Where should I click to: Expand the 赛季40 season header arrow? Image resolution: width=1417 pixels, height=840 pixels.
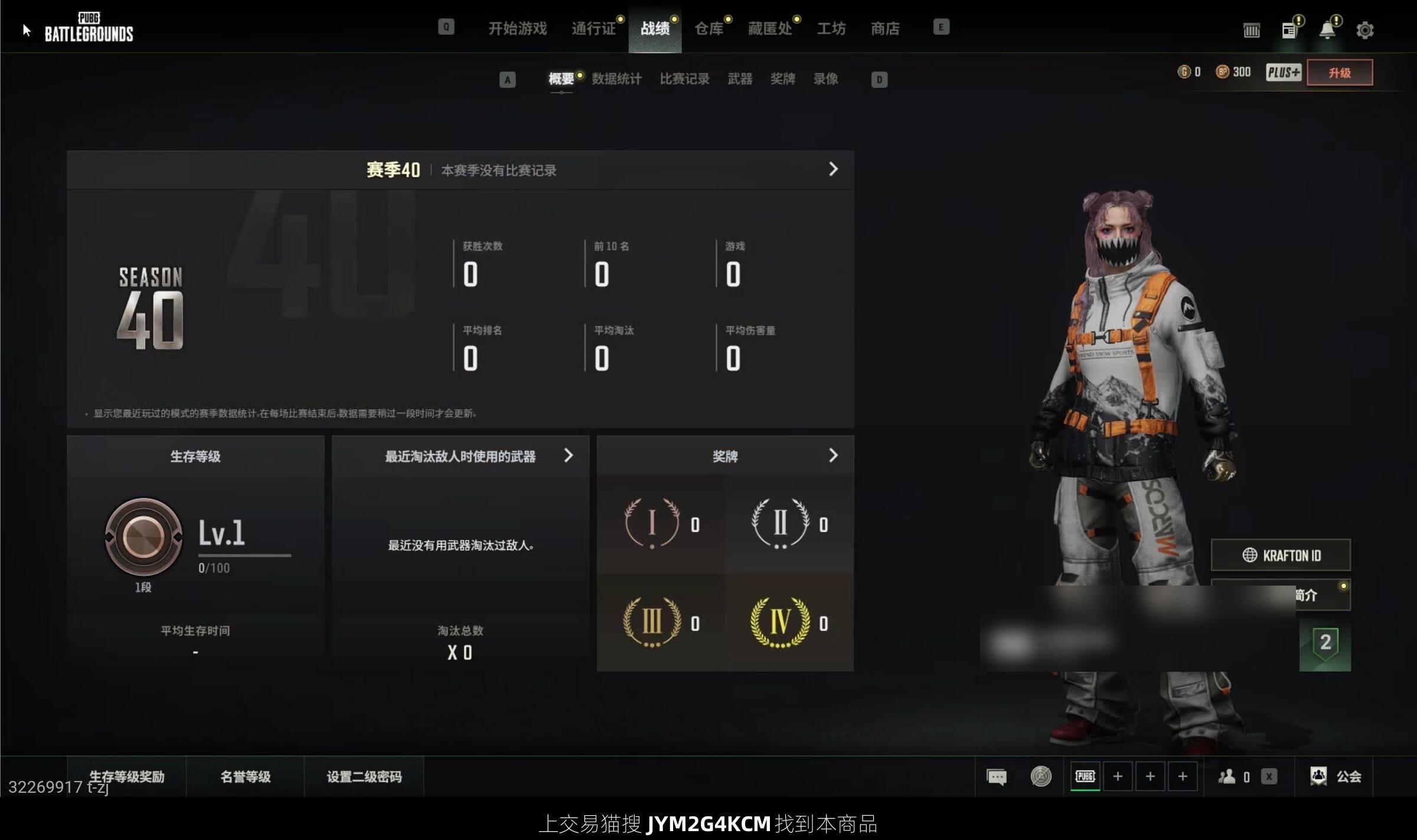pyautogui.click(x=833, y=169)
